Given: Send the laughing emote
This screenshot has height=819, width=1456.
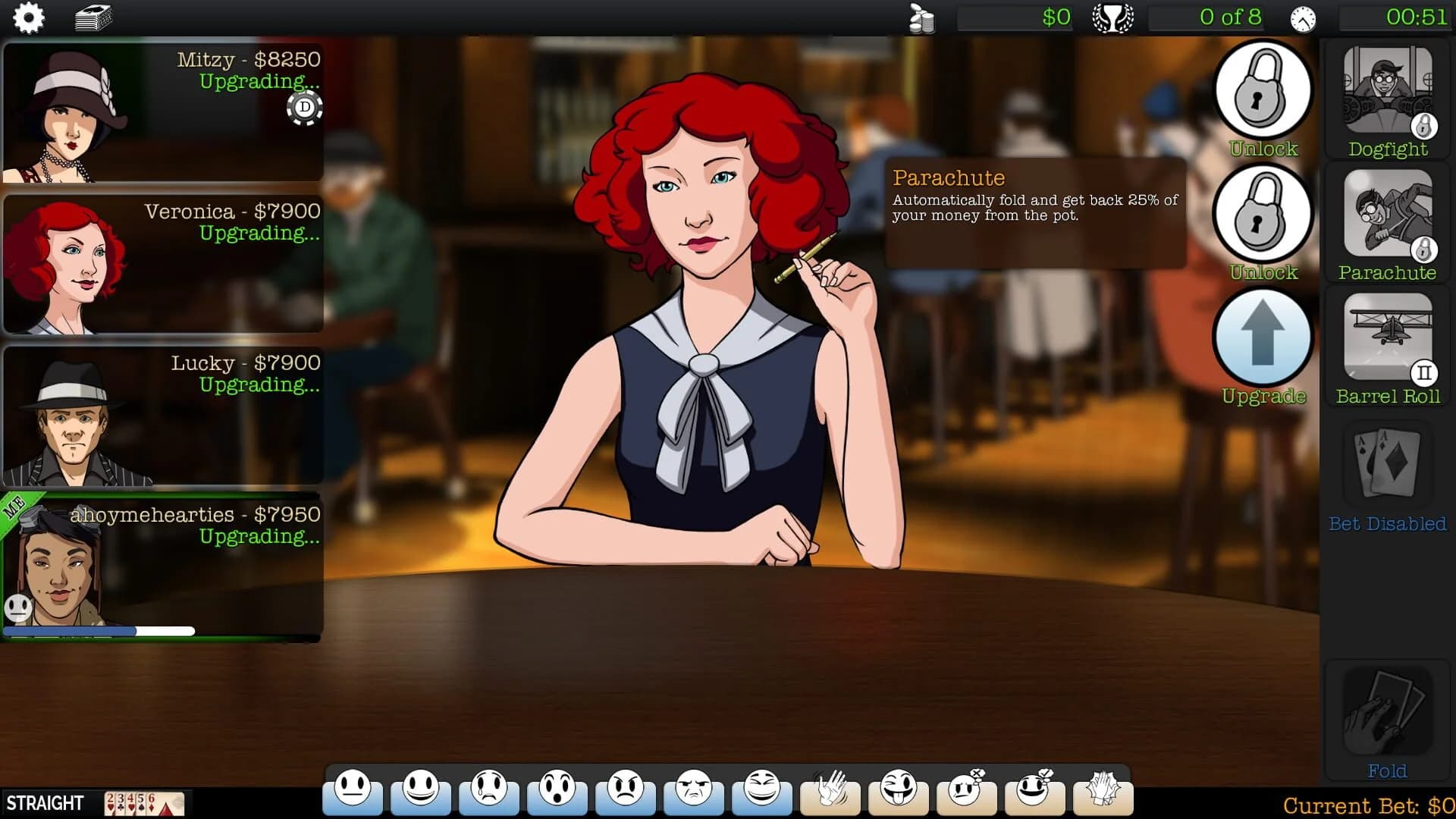Looking at the screenshot, I should pos(764,794).
